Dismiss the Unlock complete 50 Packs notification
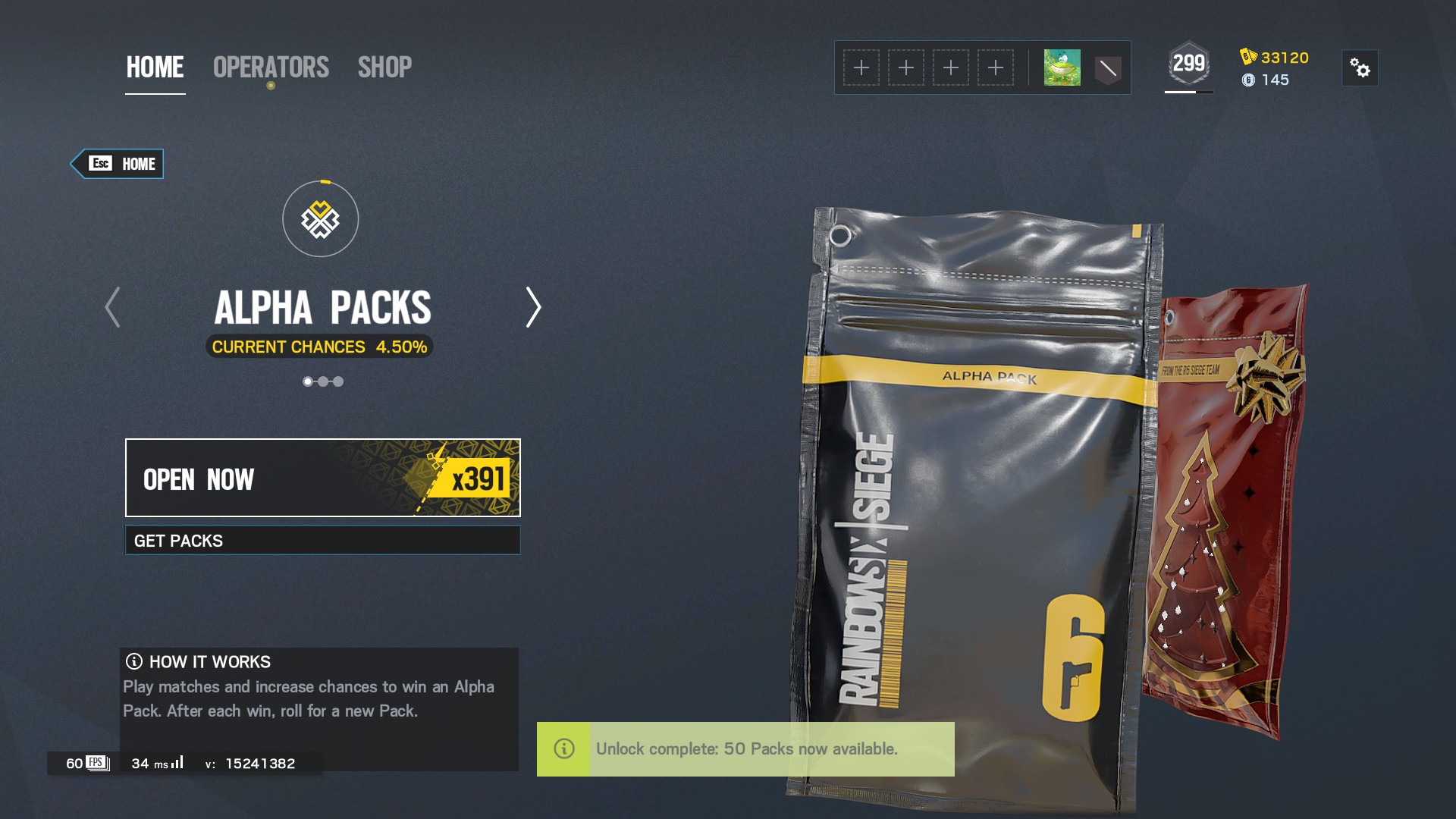Screen dimensions: 1456x819 tap(746, 749)
